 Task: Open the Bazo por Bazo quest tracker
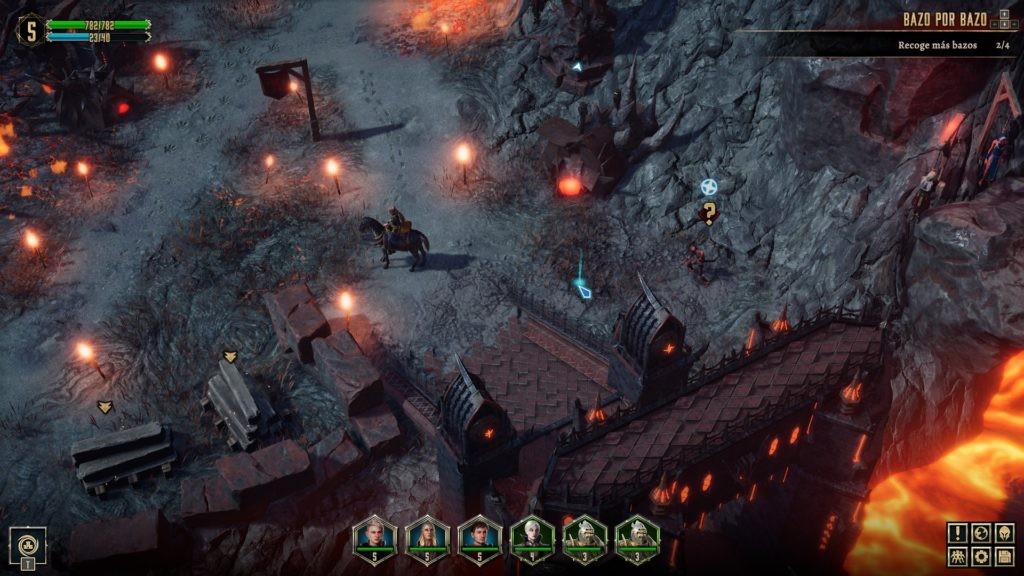(945, 20)
